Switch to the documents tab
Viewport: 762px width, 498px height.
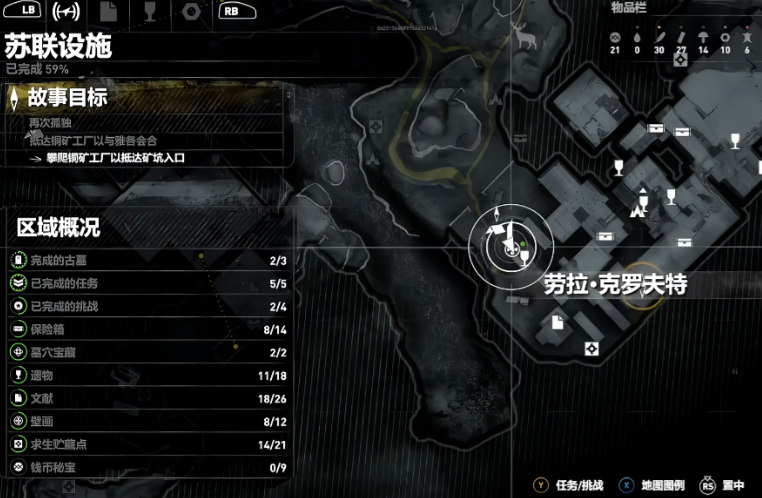[108, 11]
